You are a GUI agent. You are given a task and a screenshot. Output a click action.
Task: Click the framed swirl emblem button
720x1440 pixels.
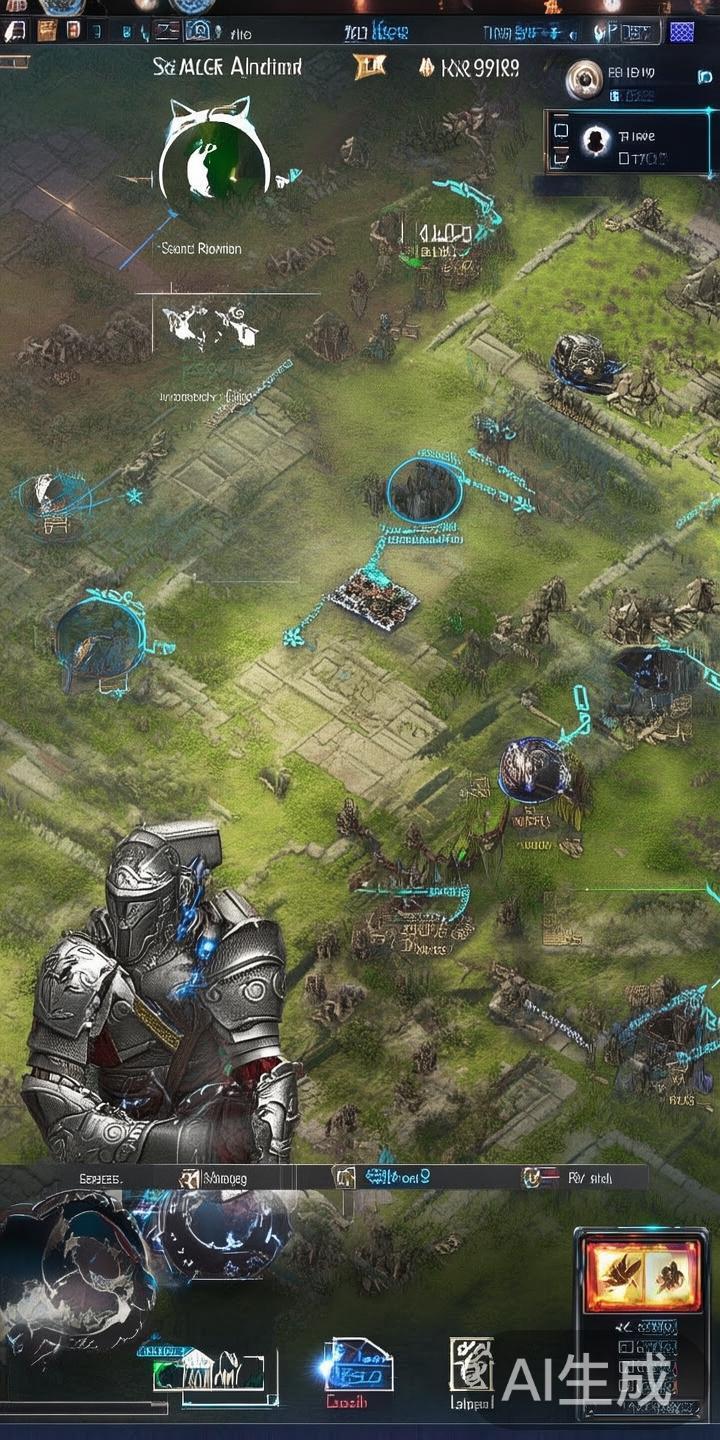click(x=471, y=1364)
